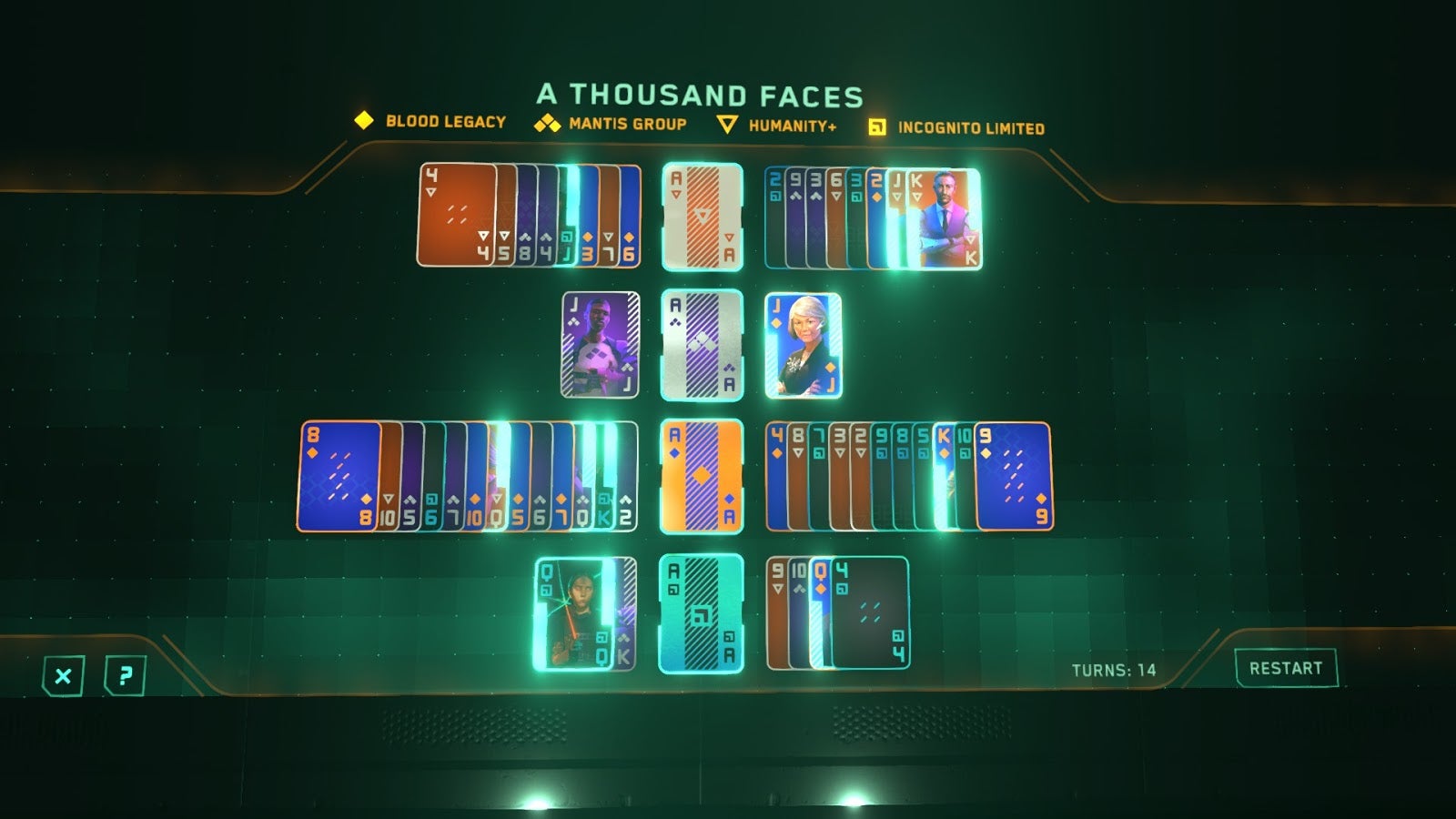The width and height of the screenshot is (1456, 819).
Task: Select the Jack of Blood Legacy woman portrait
Action: [803, 344]
